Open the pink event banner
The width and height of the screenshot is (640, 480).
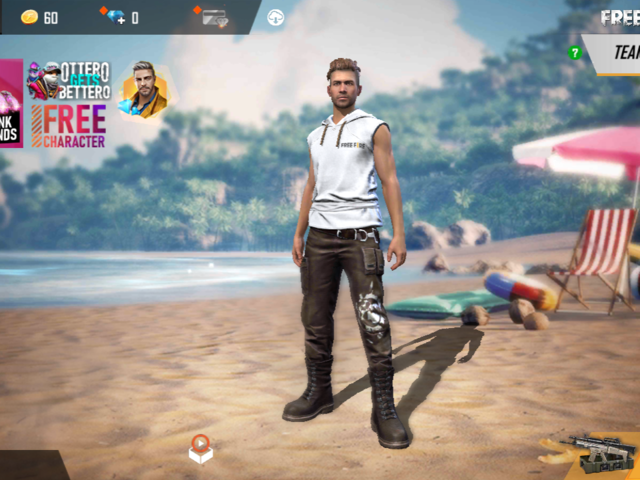pyautogui.click(x=10, y=103)
